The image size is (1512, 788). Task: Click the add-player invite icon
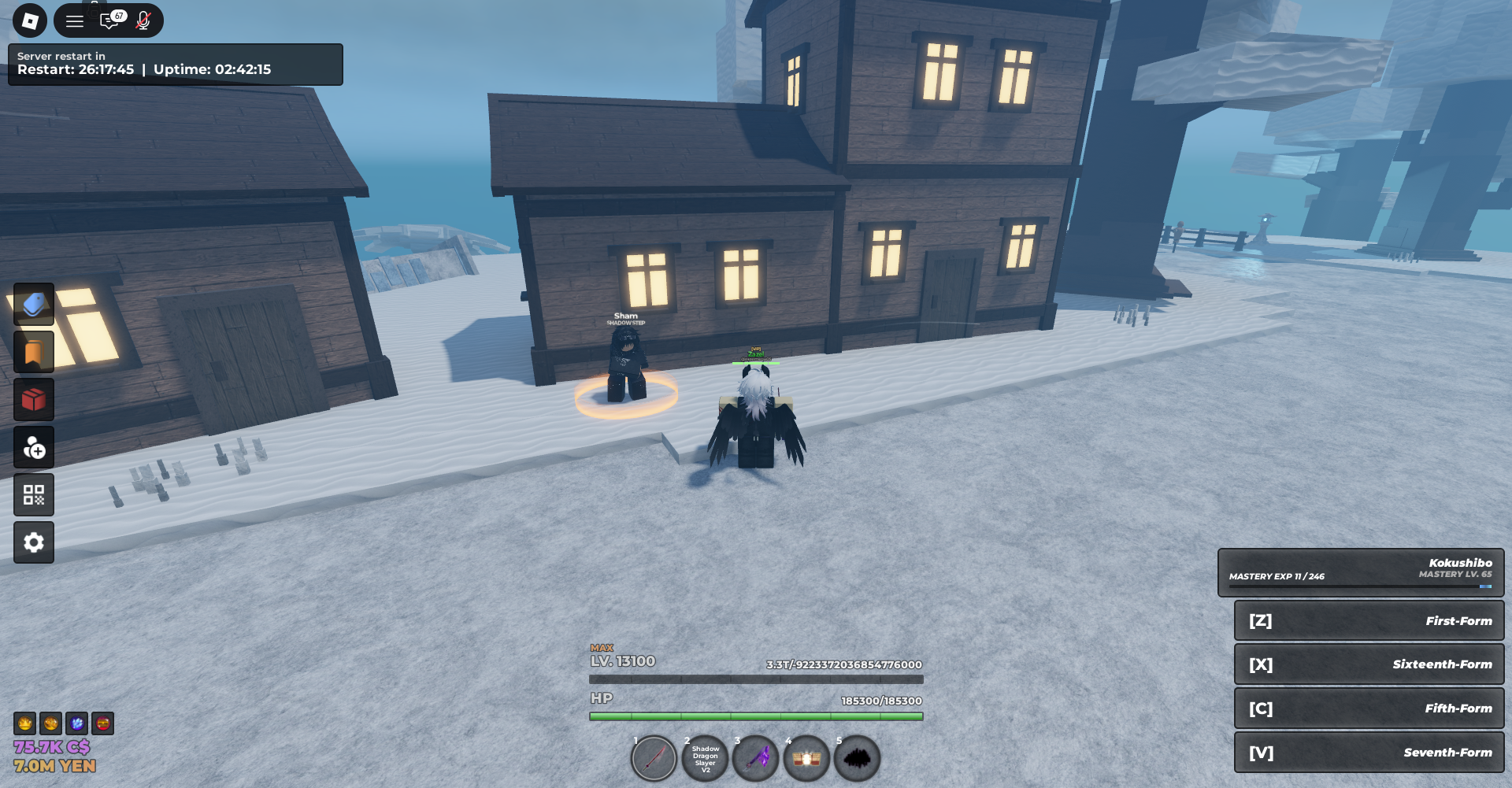point(34,448)
